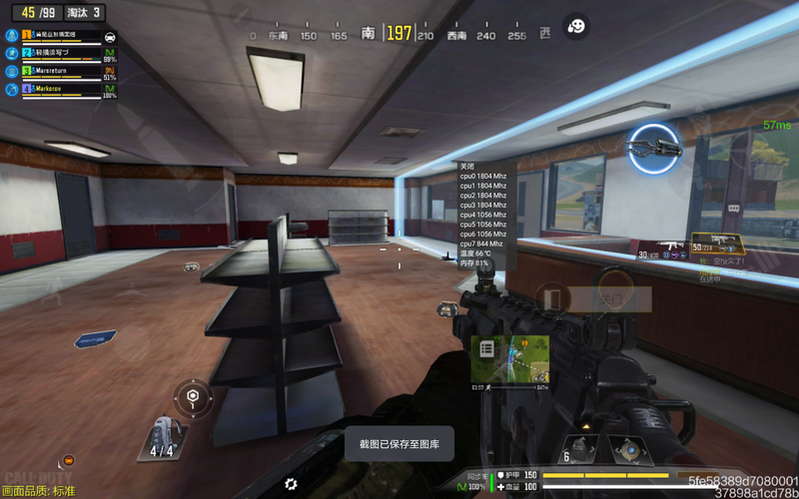
Task: Open the backpack showing 4/4
Action: click(162, 438)
